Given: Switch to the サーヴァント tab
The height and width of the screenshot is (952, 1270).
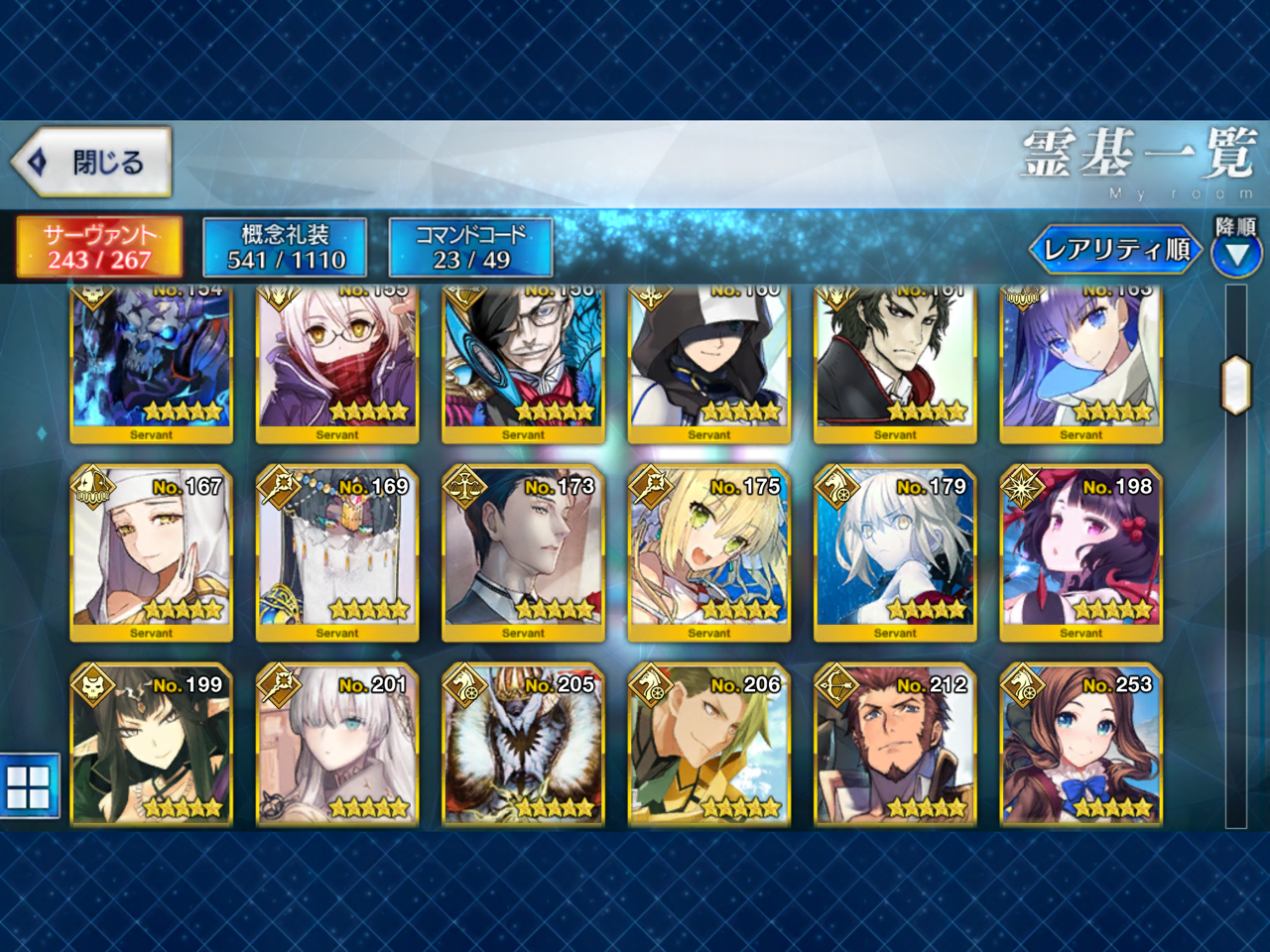Looking at the screenshot, I should click(x=99, y=247).
